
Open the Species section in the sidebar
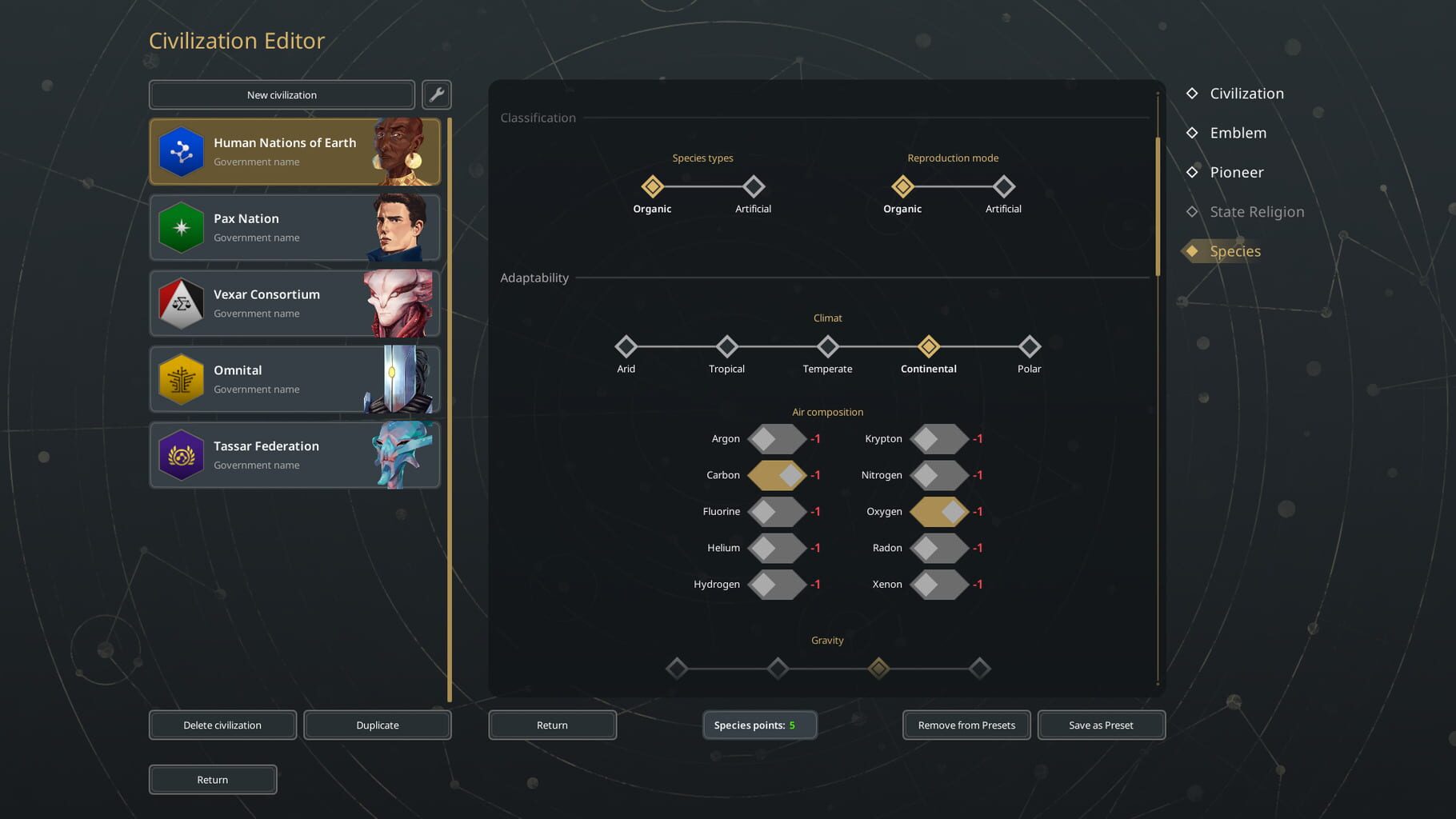tap(1234, 251)
